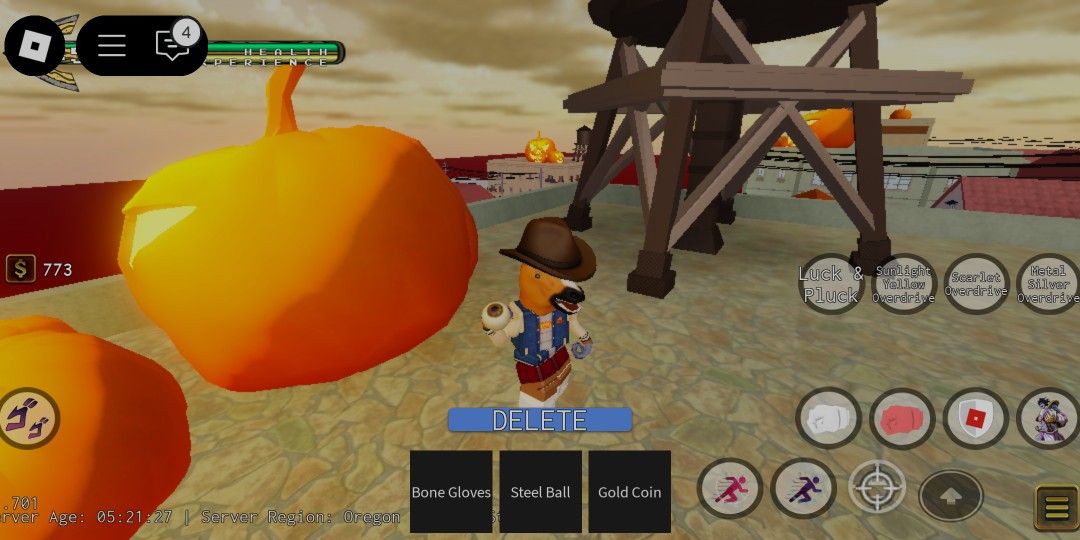1080x540 pixels.
Task: Tap the purple running figure button
Action: (x=804, y=488)
